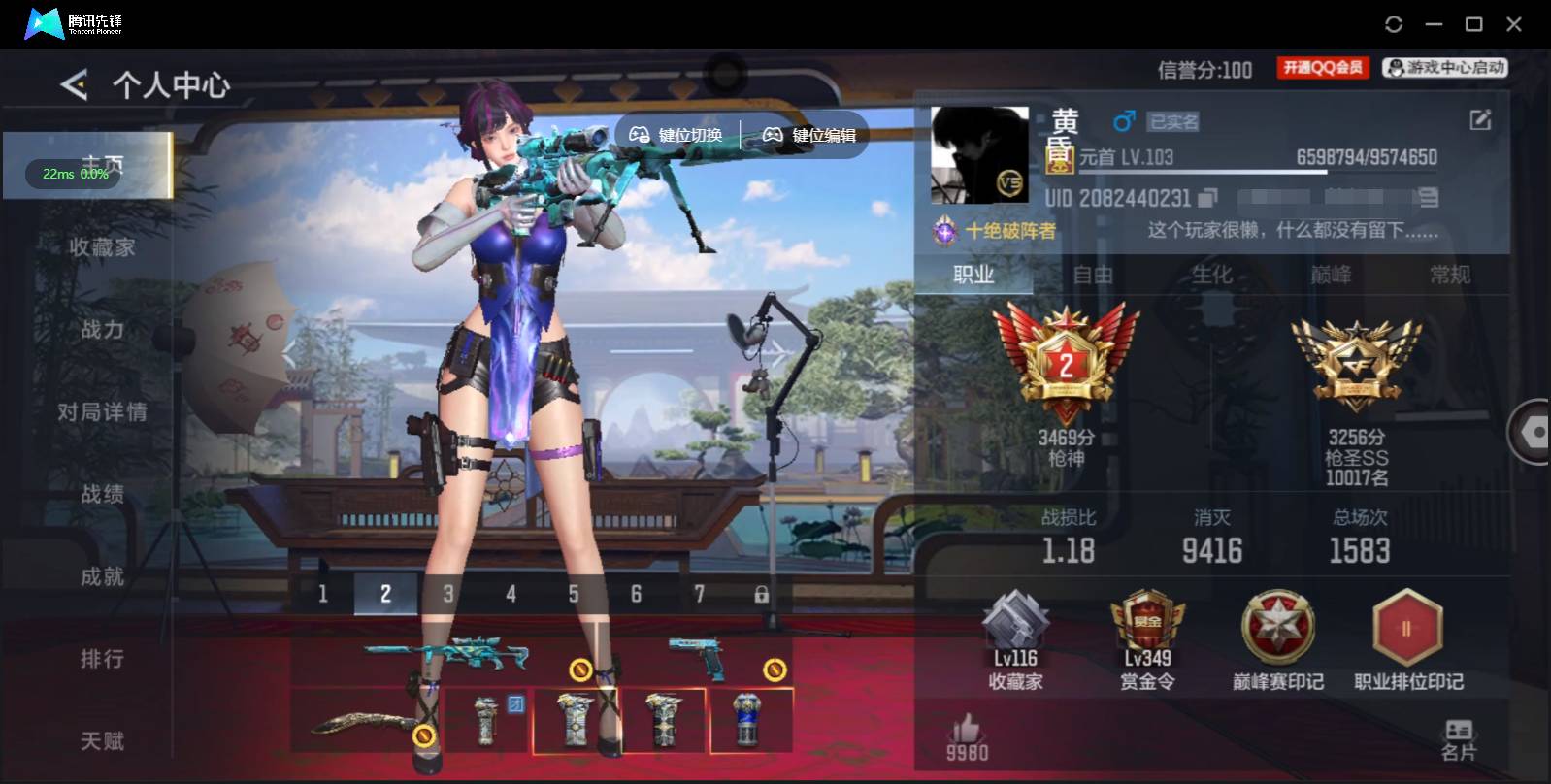The width and height of the screenshot is (1551, 784).
Task: Open the 对局详情 sidebar menu entry
Action: tap(102, 411)
